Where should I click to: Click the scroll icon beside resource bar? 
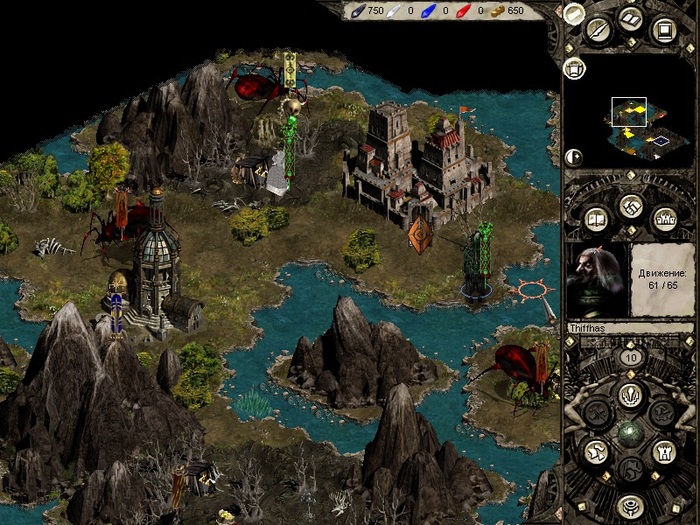click(573, 13)
